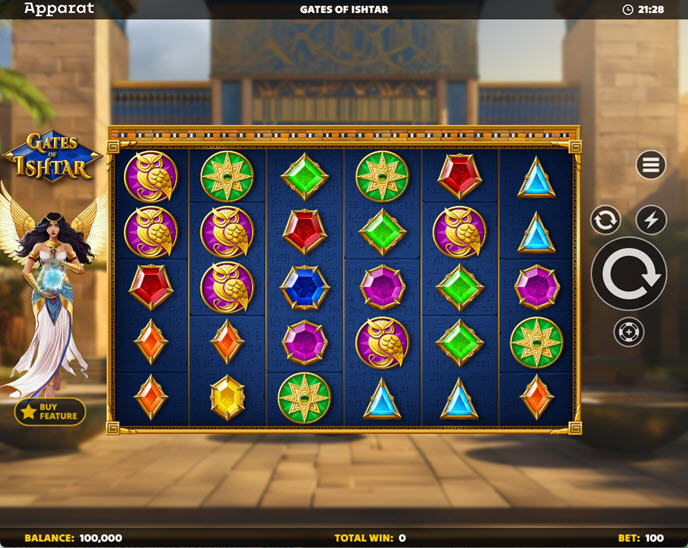This screenshot has height=548, width=688.
Task: Open the hamburger menu
Action: point(651,165)
